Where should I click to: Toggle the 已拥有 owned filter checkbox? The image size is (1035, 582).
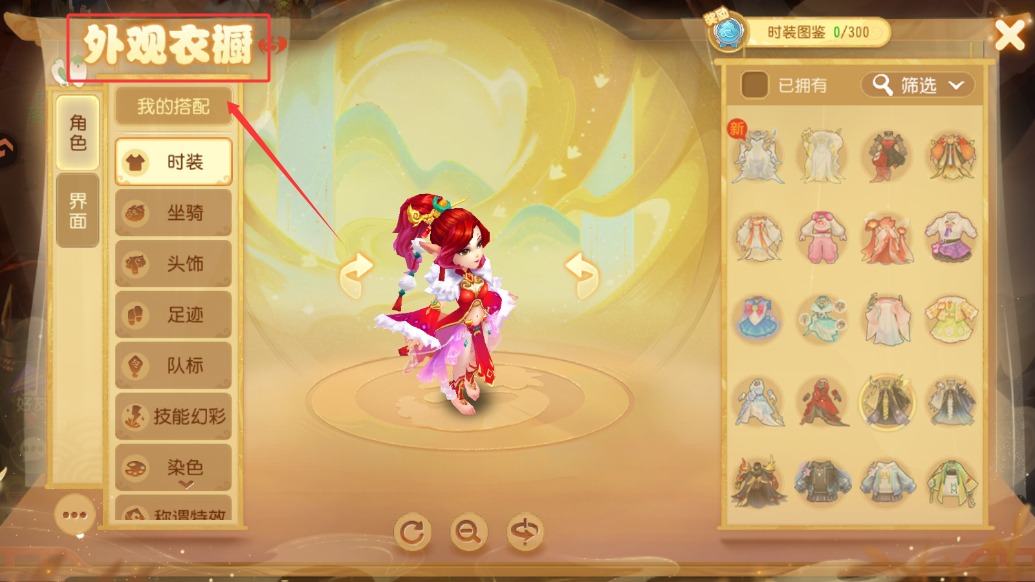pyautogui.click(x=755, y=85)
